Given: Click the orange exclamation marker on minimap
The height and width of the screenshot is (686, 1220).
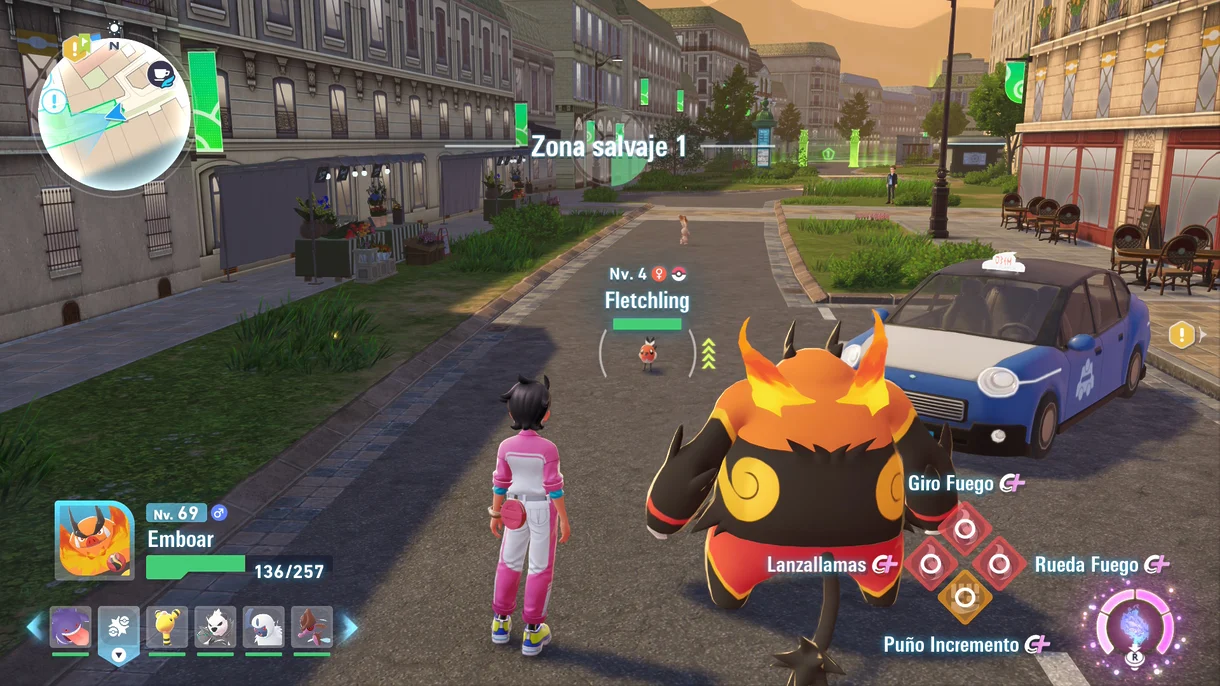Looking at the screenshot, I should pyautogui.click(x=76, y=47).
